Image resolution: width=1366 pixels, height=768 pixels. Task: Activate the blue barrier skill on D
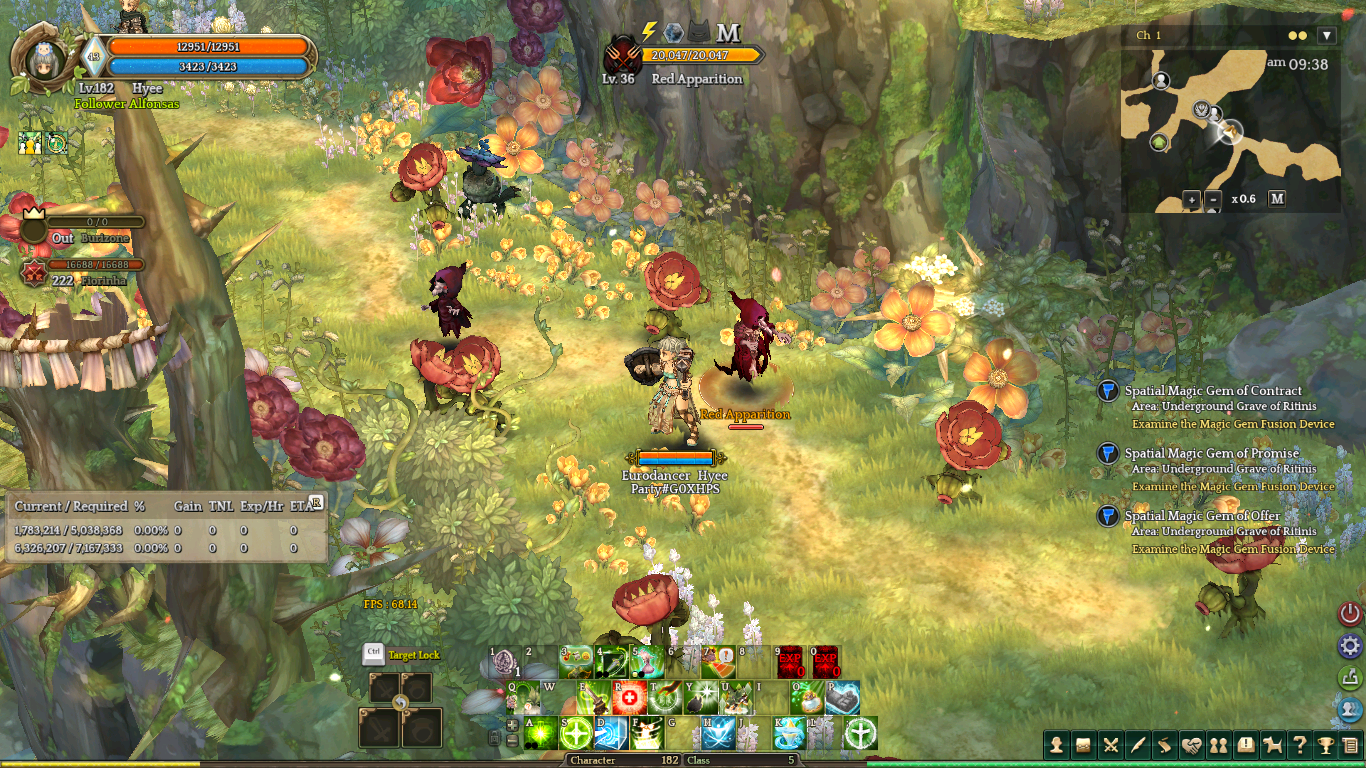click(611, 734)
